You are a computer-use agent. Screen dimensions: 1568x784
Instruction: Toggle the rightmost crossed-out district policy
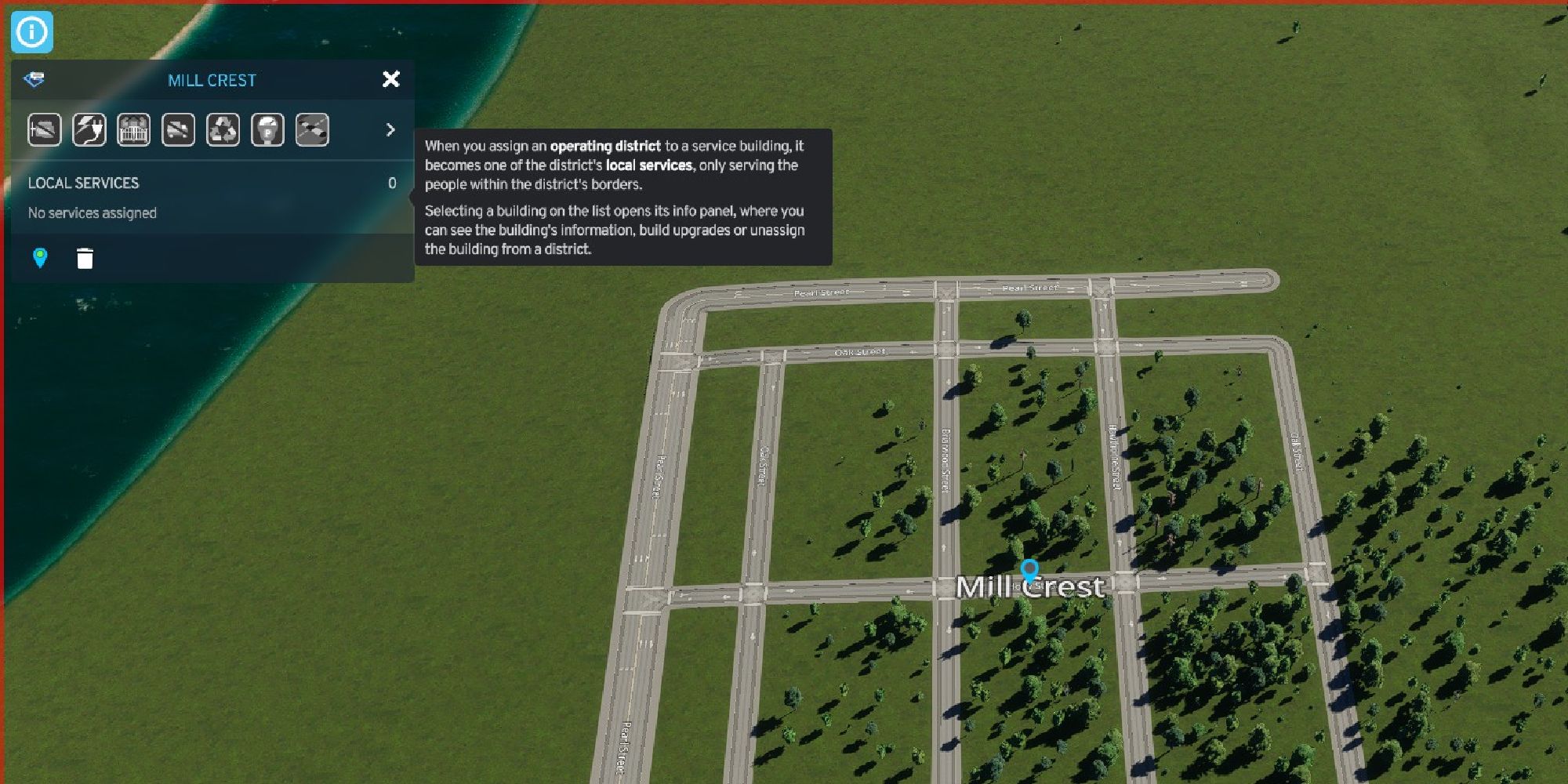[x=313, y=129]
